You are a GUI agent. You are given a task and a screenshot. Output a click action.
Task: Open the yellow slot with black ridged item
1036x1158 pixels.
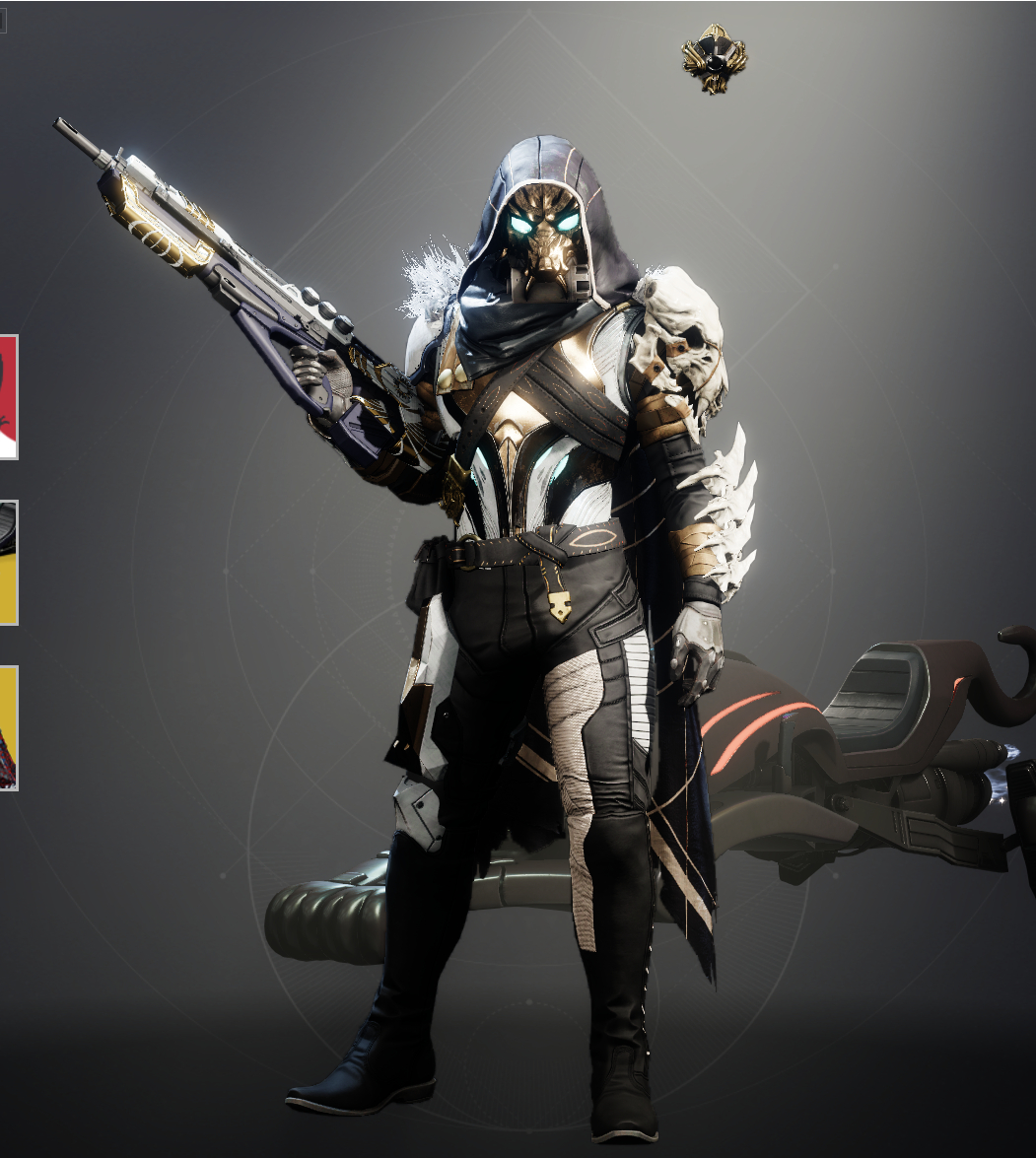[x=8, y=562]
